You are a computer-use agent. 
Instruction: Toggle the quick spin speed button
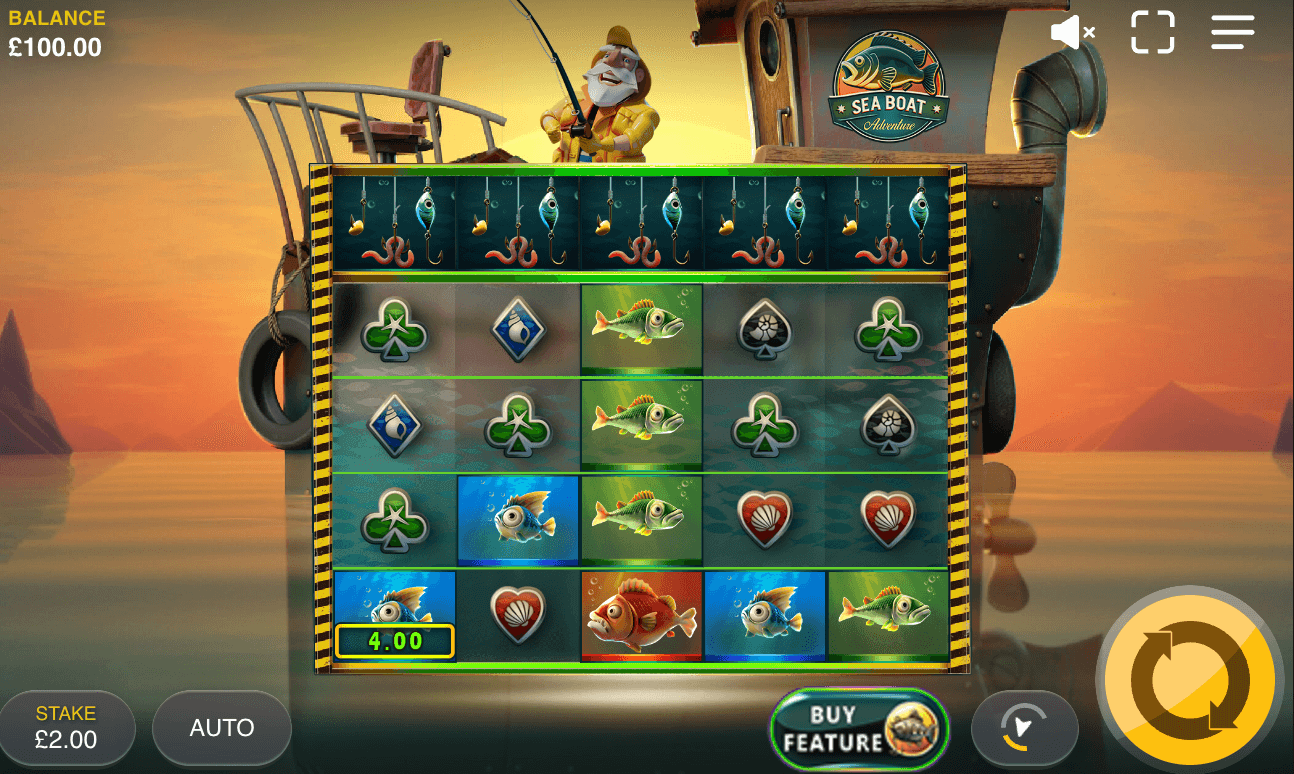1024,728
